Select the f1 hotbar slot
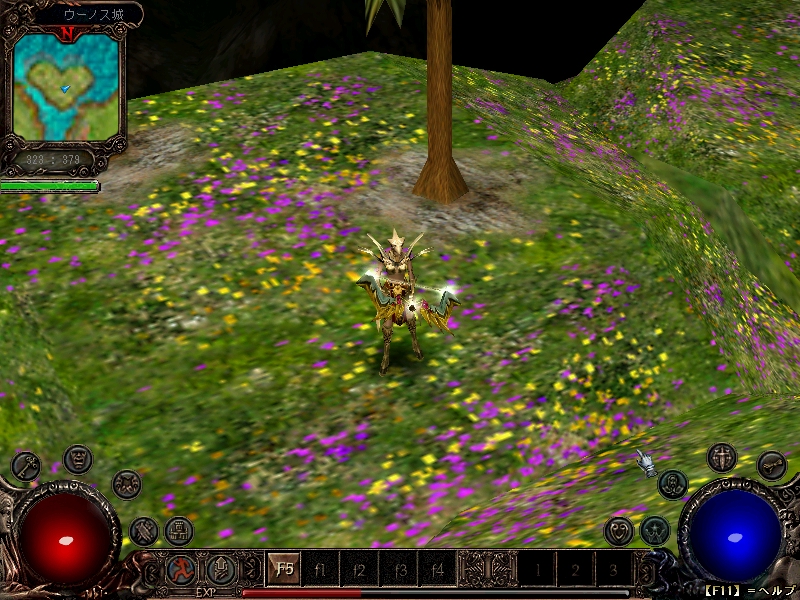The width and height of the screenshot is (800, 600). click(322, 570)
